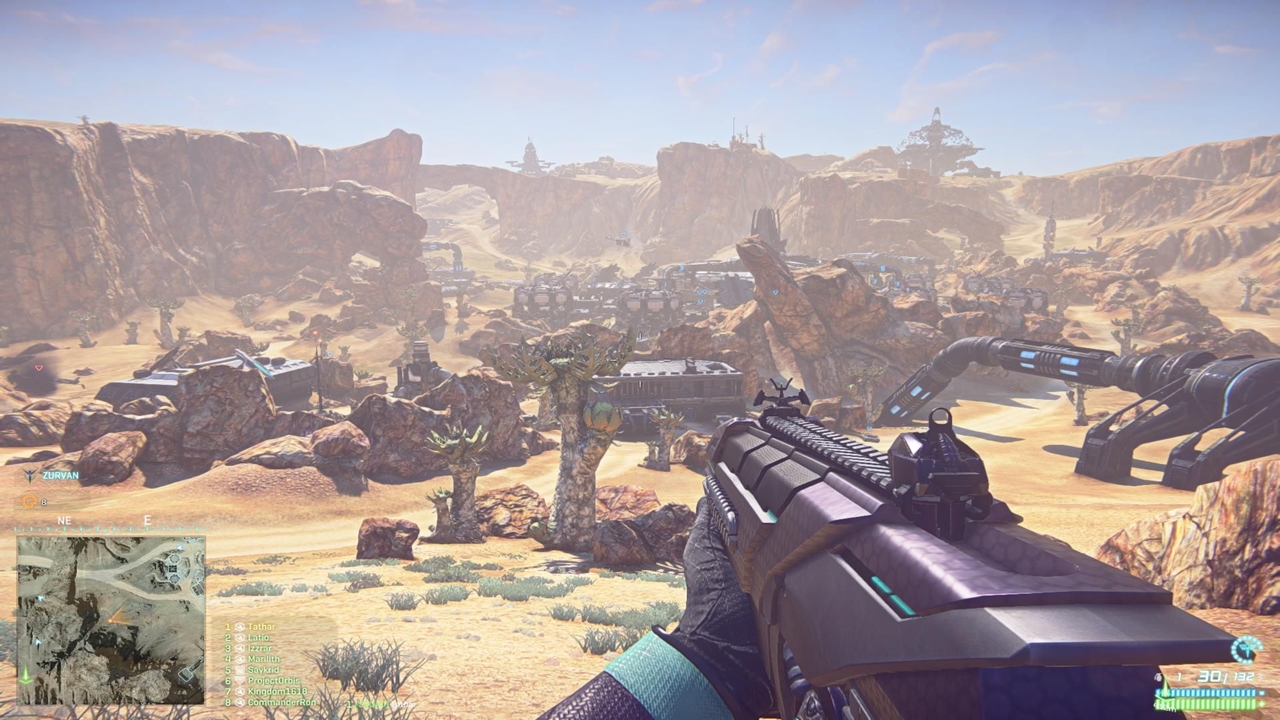Image resolution: width=1280 pixels, height=720 pixels.
Task: Open the terrain minimap
Action: (x=111, y=620)
